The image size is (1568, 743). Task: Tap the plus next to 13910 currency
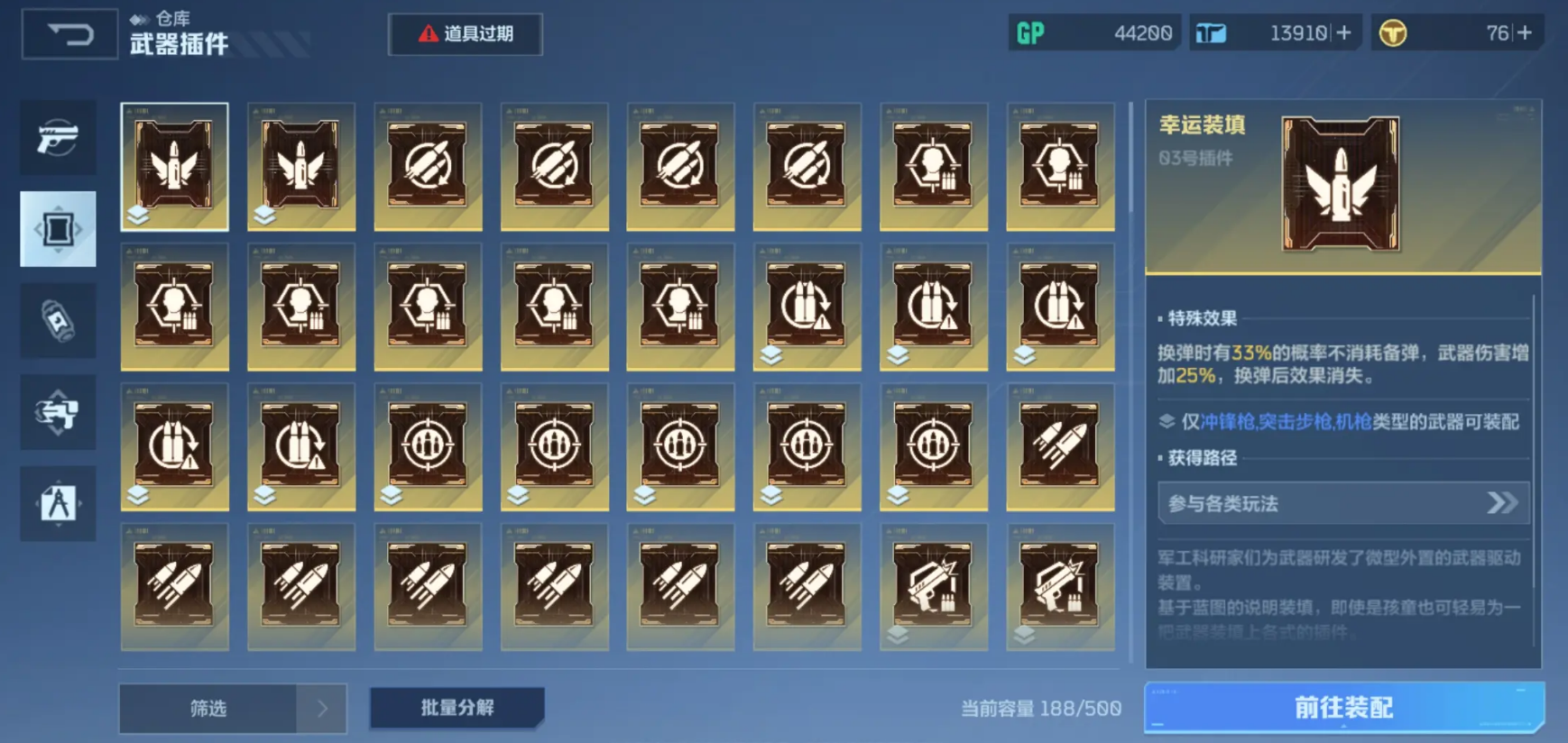point(1343,32)
